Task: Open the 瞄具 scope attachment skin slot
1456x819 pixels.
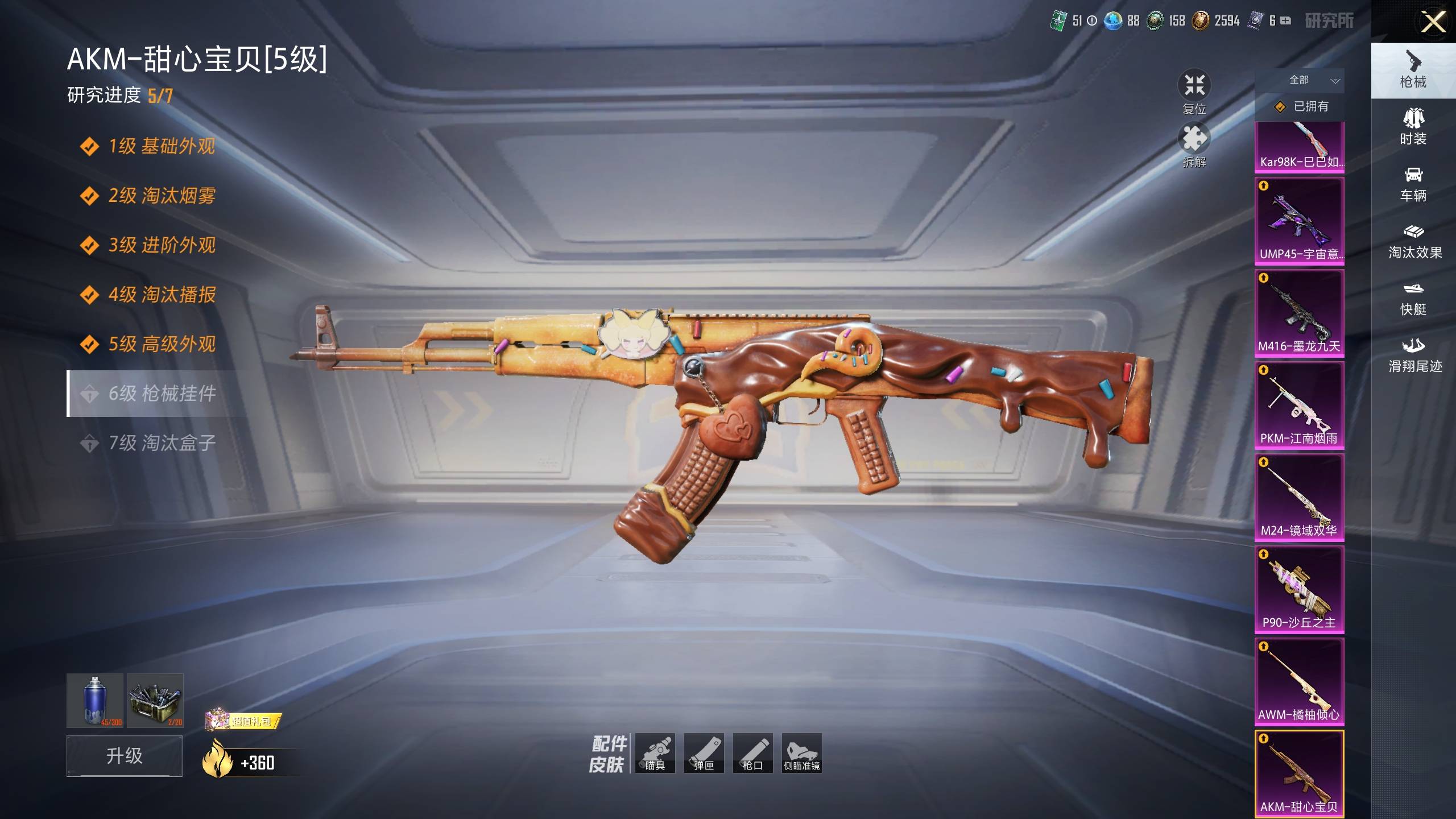Action: (655, 753)
